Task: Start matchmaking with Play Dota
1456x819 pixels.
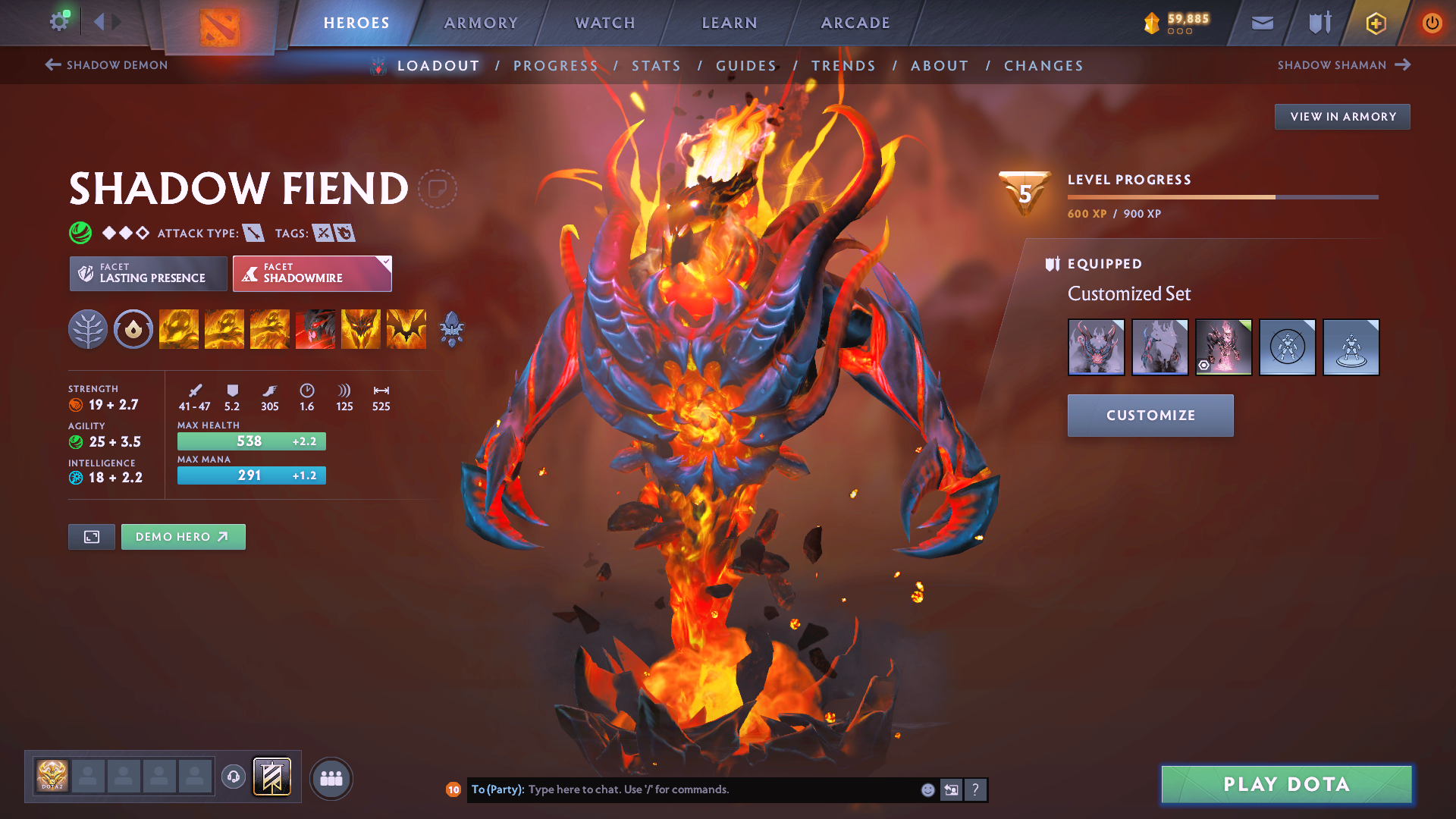Action: tap(1286, 784)
